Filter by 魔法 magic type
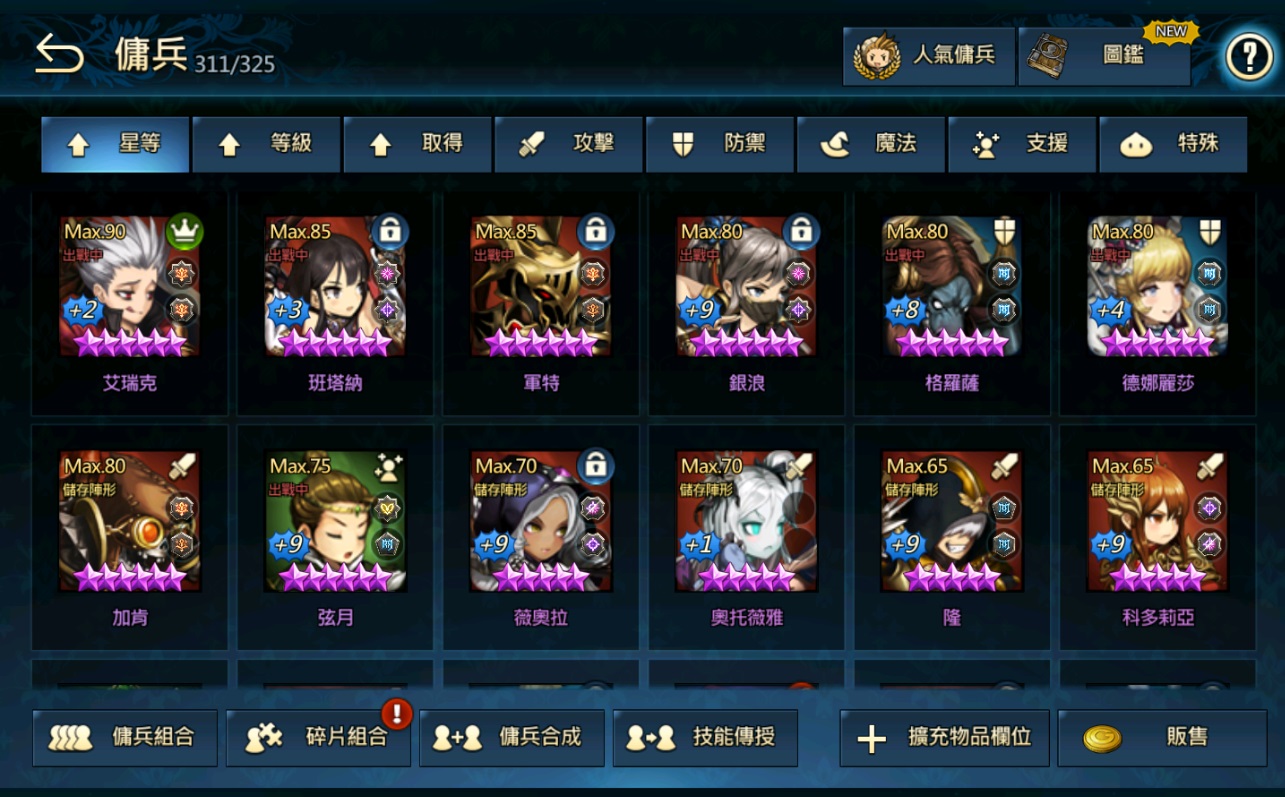The width and height of the screenshot is (1285, 797). (x=870, y=145)
